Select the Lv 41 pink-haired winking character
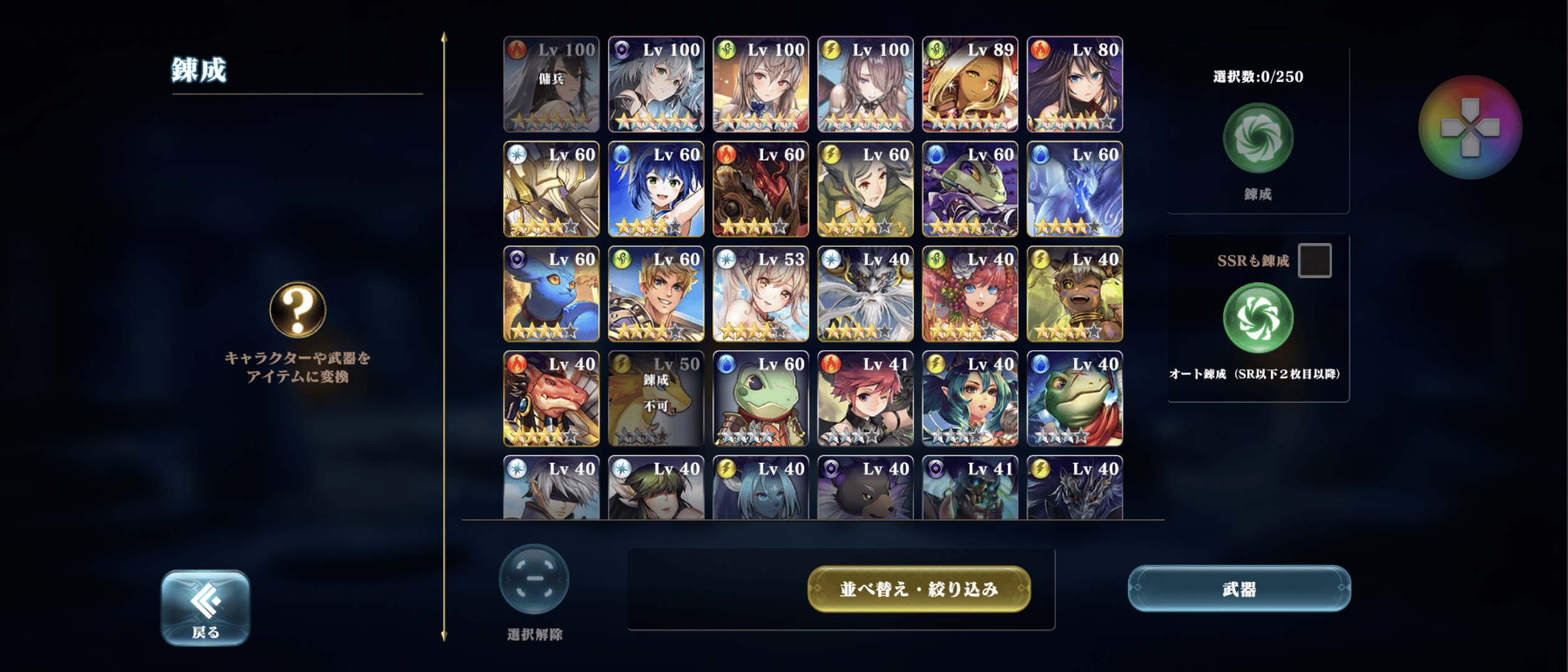 [x=865, y=398]
